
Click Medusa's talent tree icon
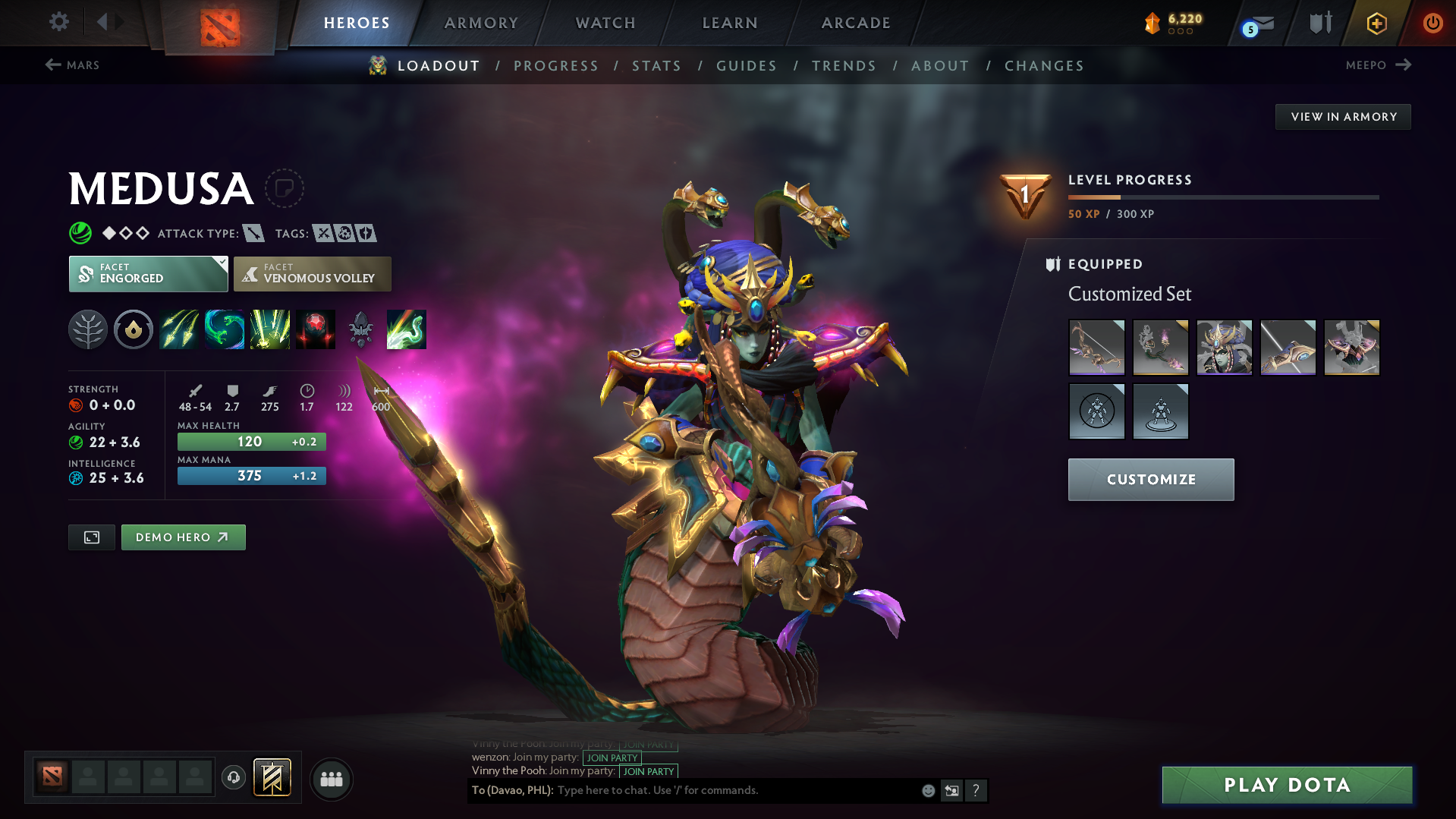(88, 329)
